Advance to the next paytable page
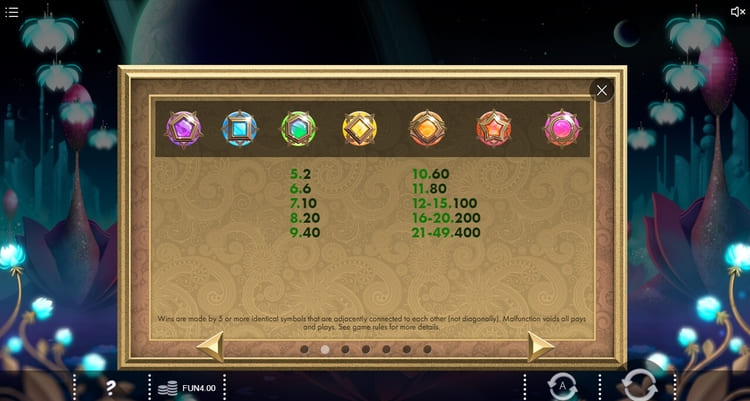 [x=540, y=347]
